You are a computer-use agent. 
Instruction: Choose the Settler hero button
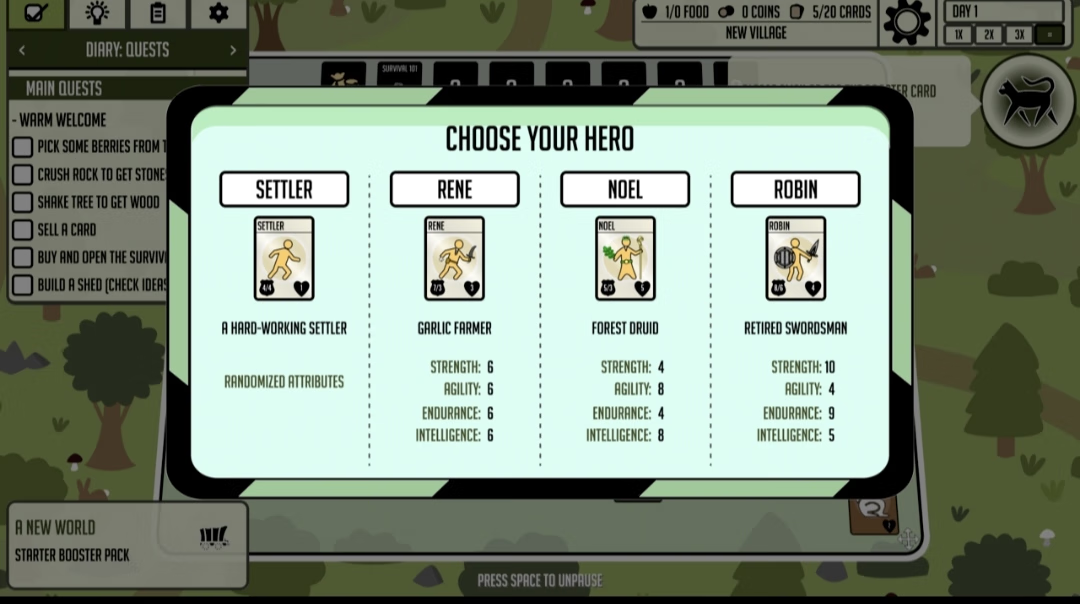(284, 189)
